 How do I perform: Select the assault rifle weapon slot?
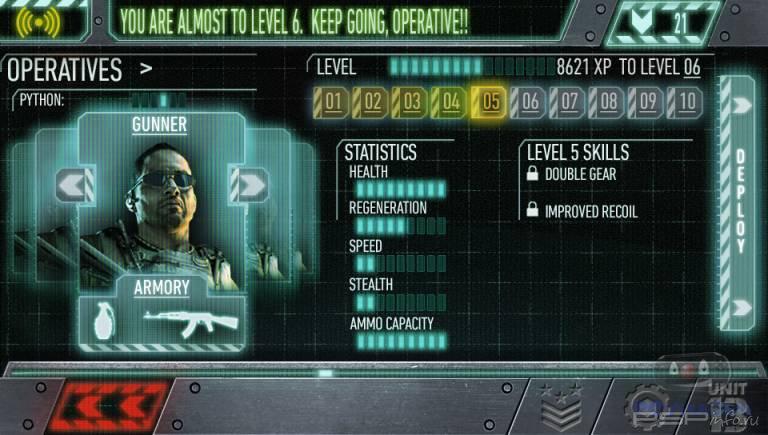[190, 320]
